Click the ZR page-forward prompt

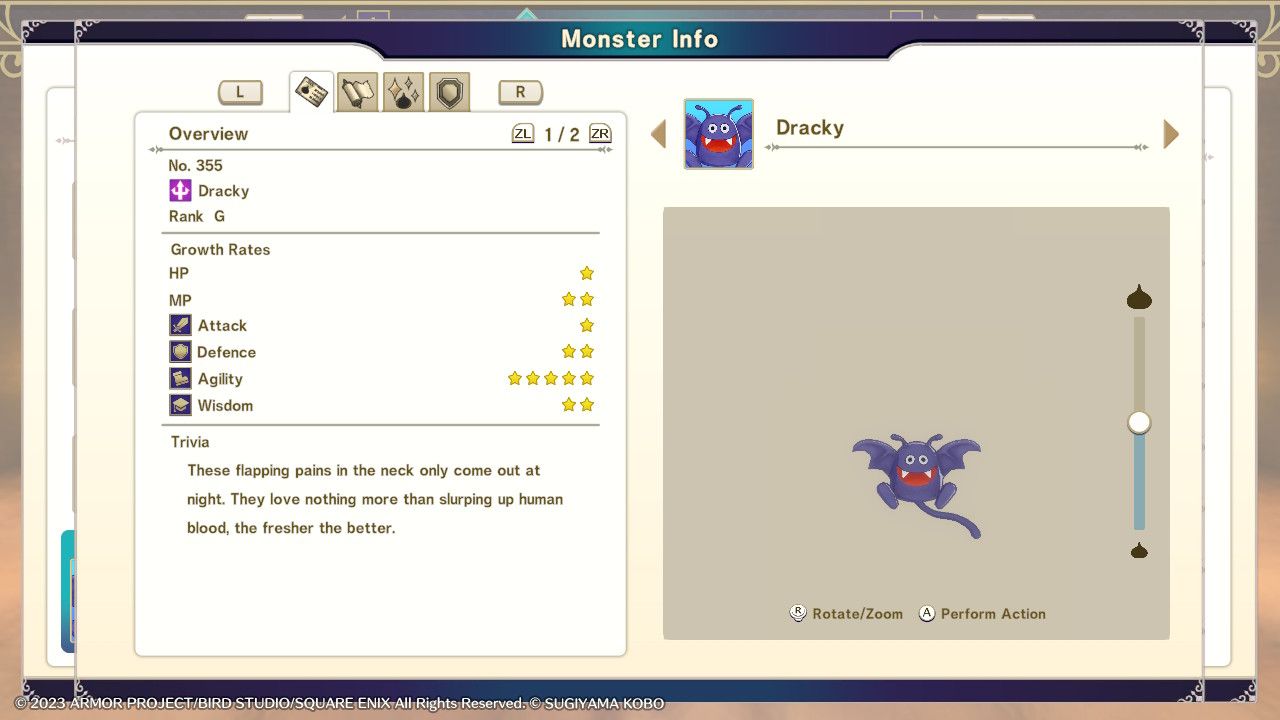pos(599,132)
